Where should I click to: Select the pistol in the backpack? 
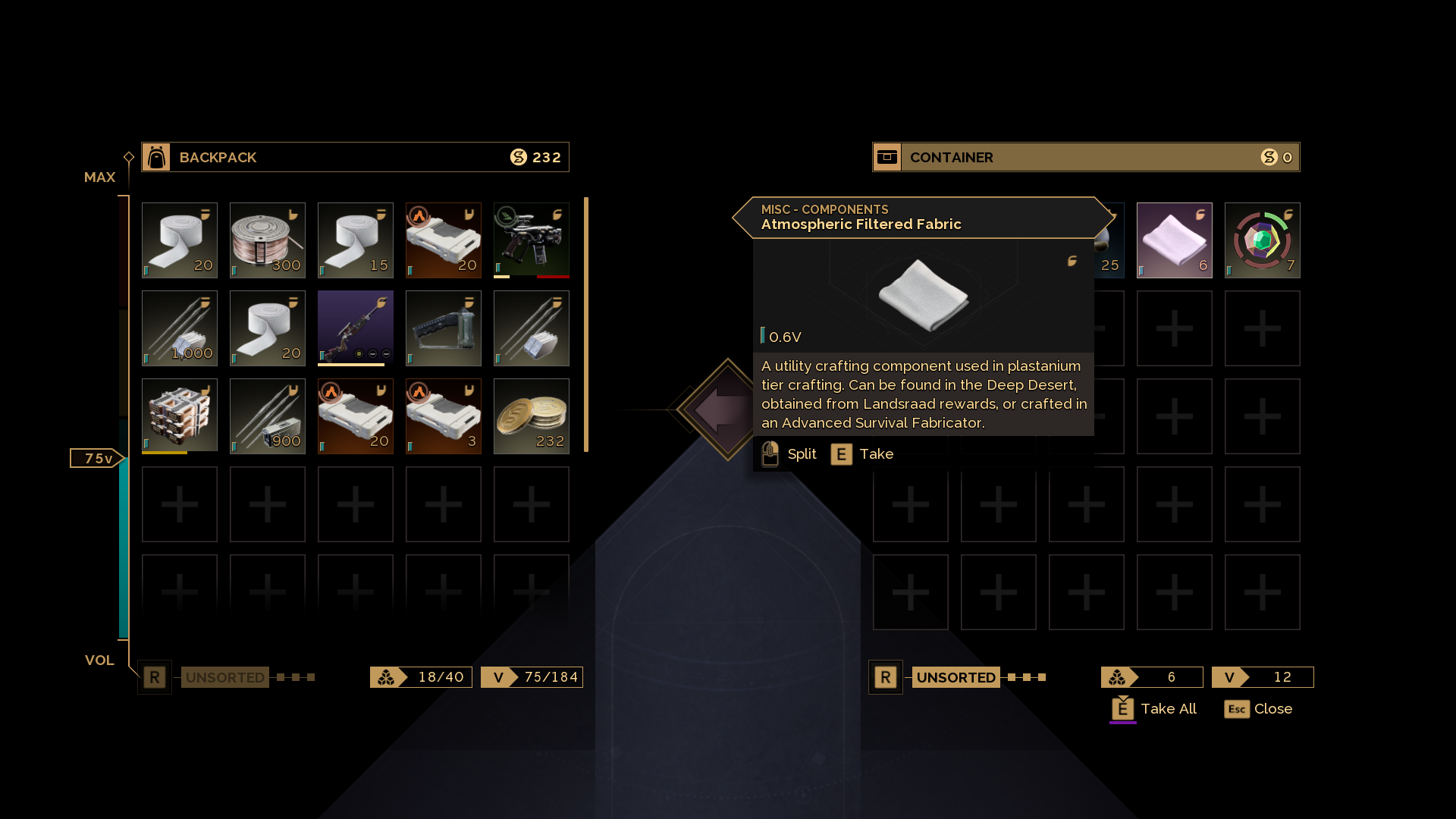point(531,240)
